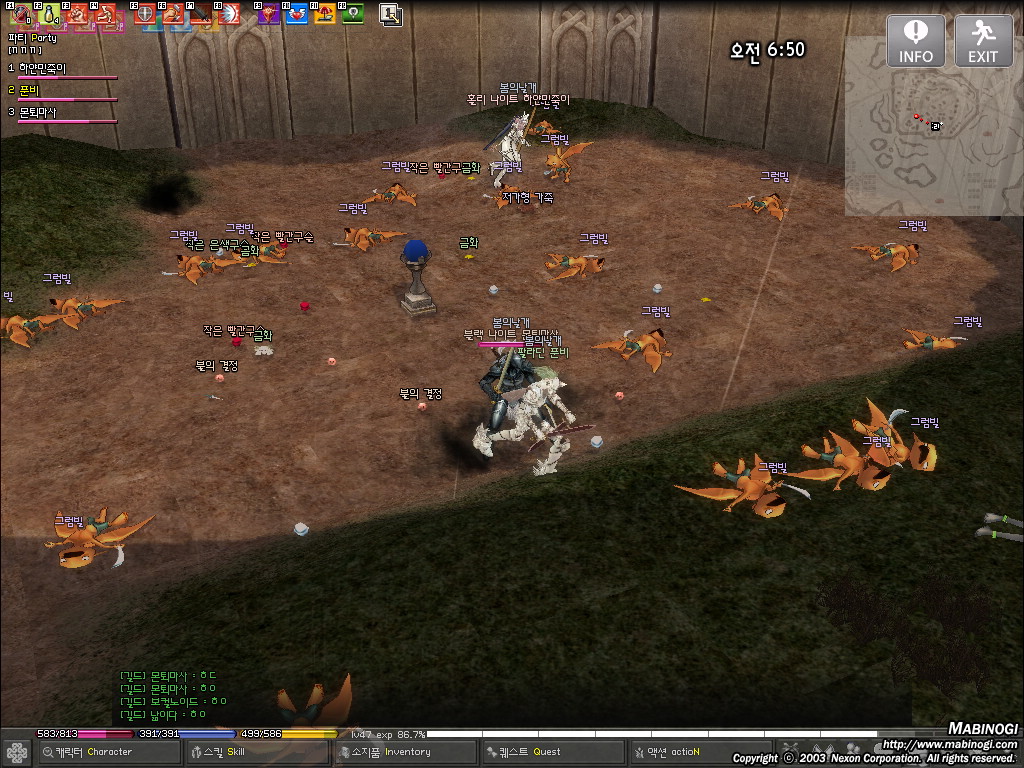Use the F2 yellow potion hotkey slot

[50, 14]
